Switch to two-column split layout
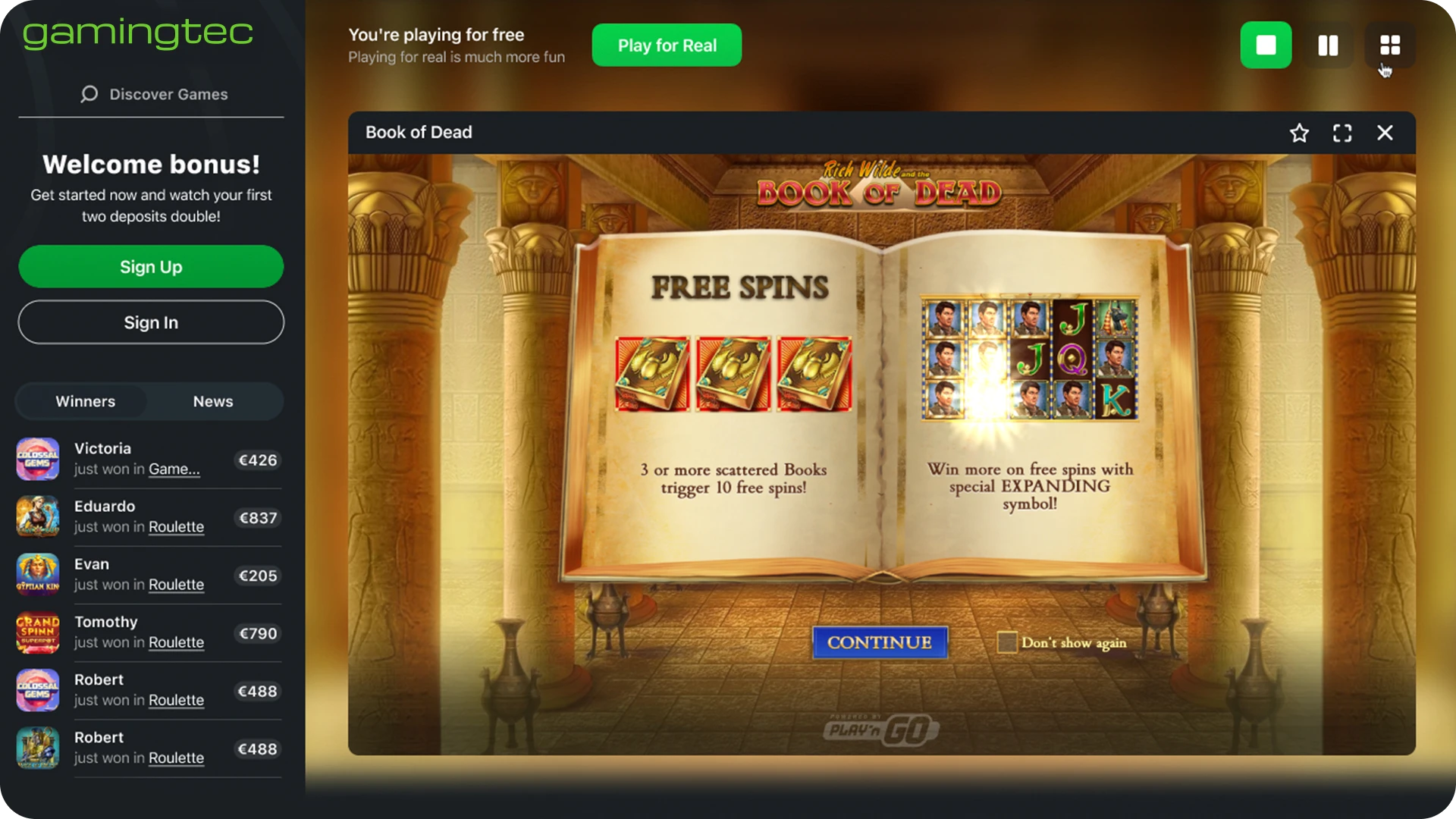1456x819 pixels. 1328,45
